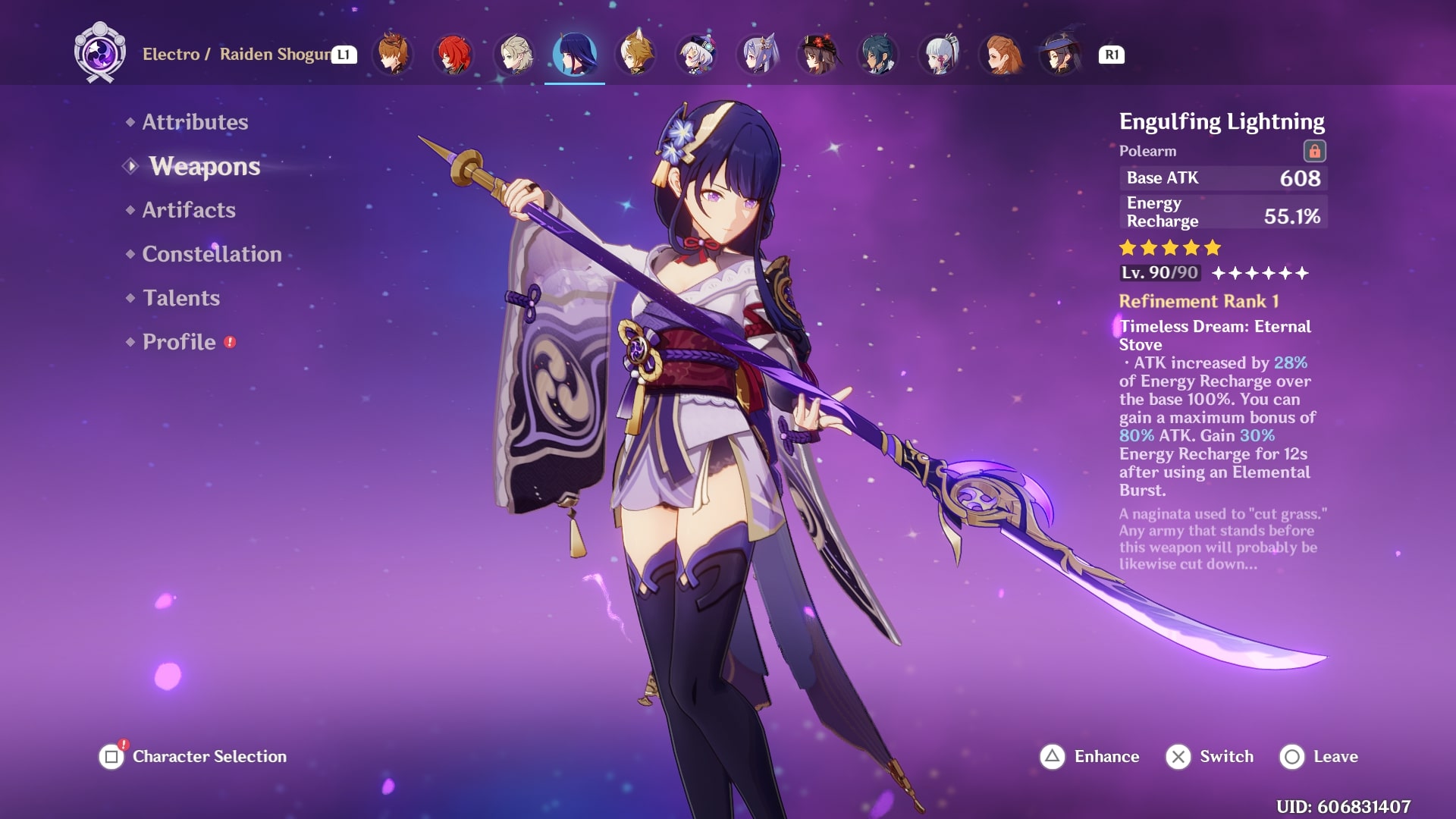Choose Hu Tao's portrait
1456x819 pixels.
pos(817,55)
